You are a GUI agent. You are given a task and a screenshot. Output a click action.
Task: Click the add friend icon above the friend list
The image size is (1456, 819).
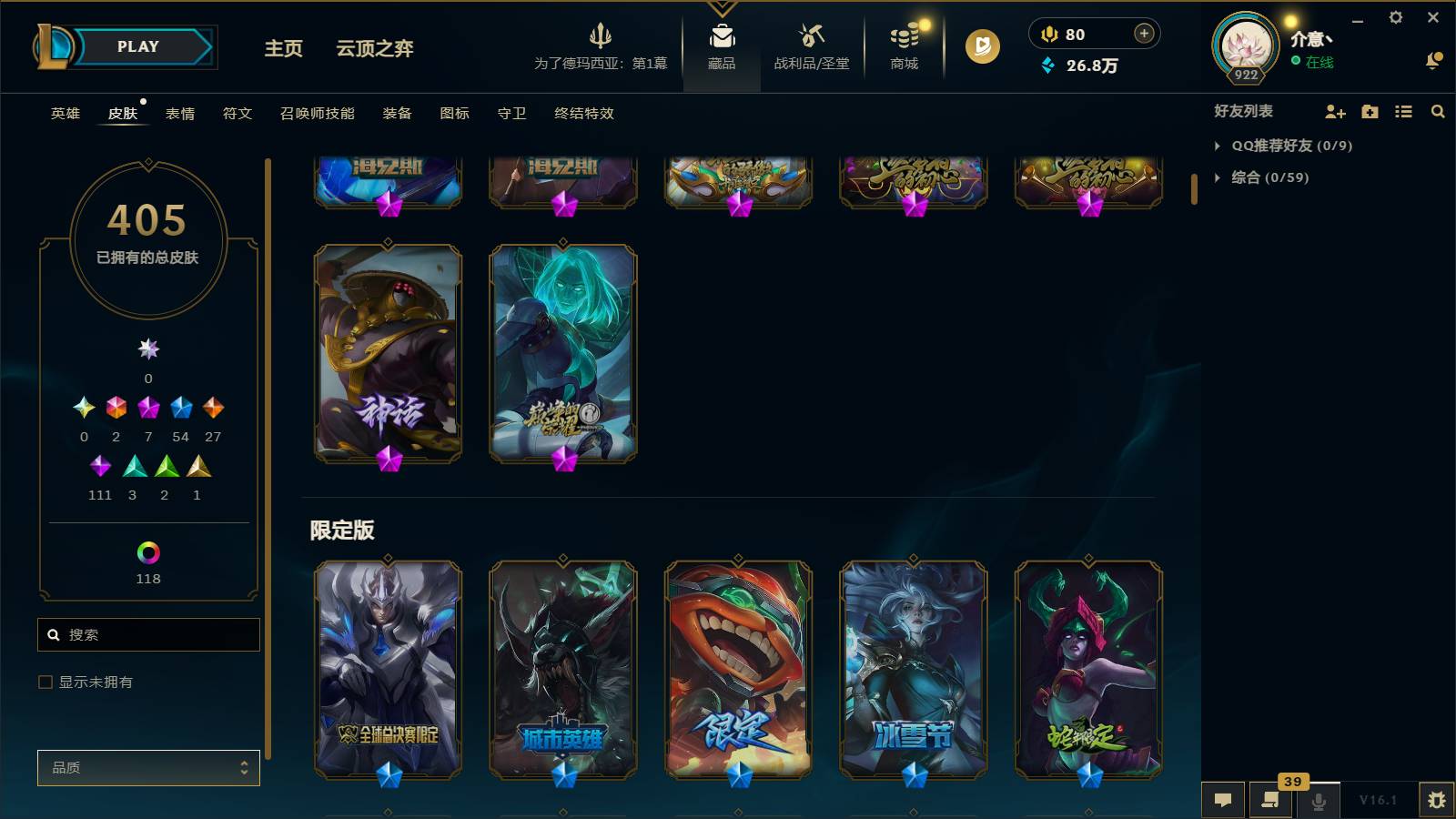click(1334, 112)
